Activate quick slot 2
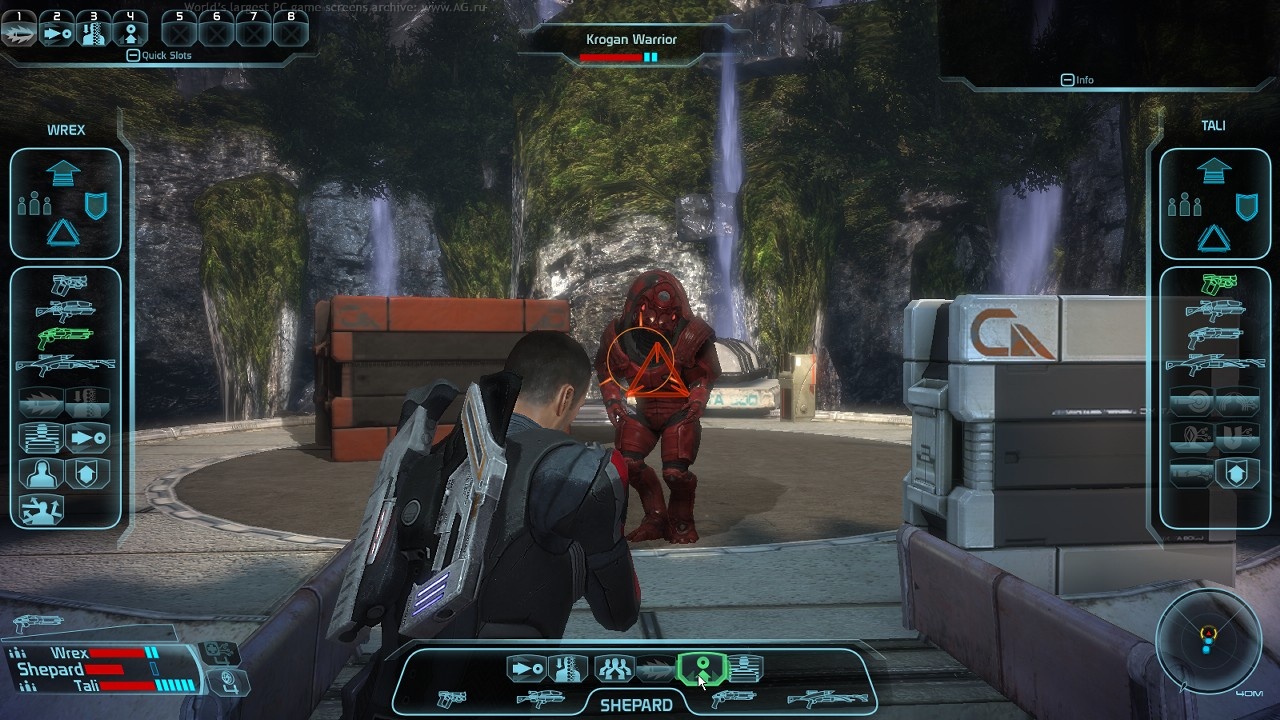The width and height of the screenshot is (1280, 720). (56, 32)
